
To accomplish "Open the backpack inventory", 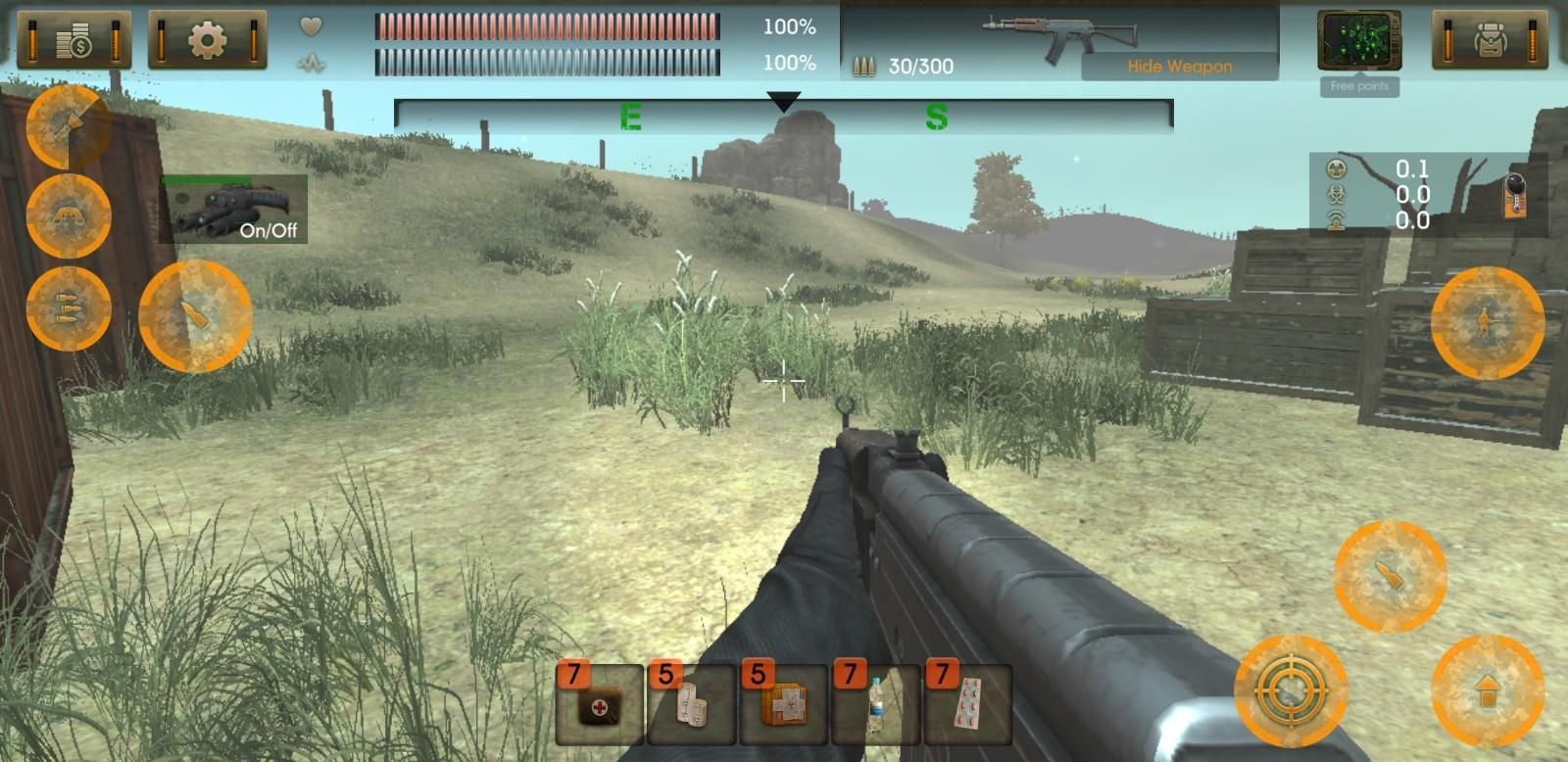I will click(1491, 40).
